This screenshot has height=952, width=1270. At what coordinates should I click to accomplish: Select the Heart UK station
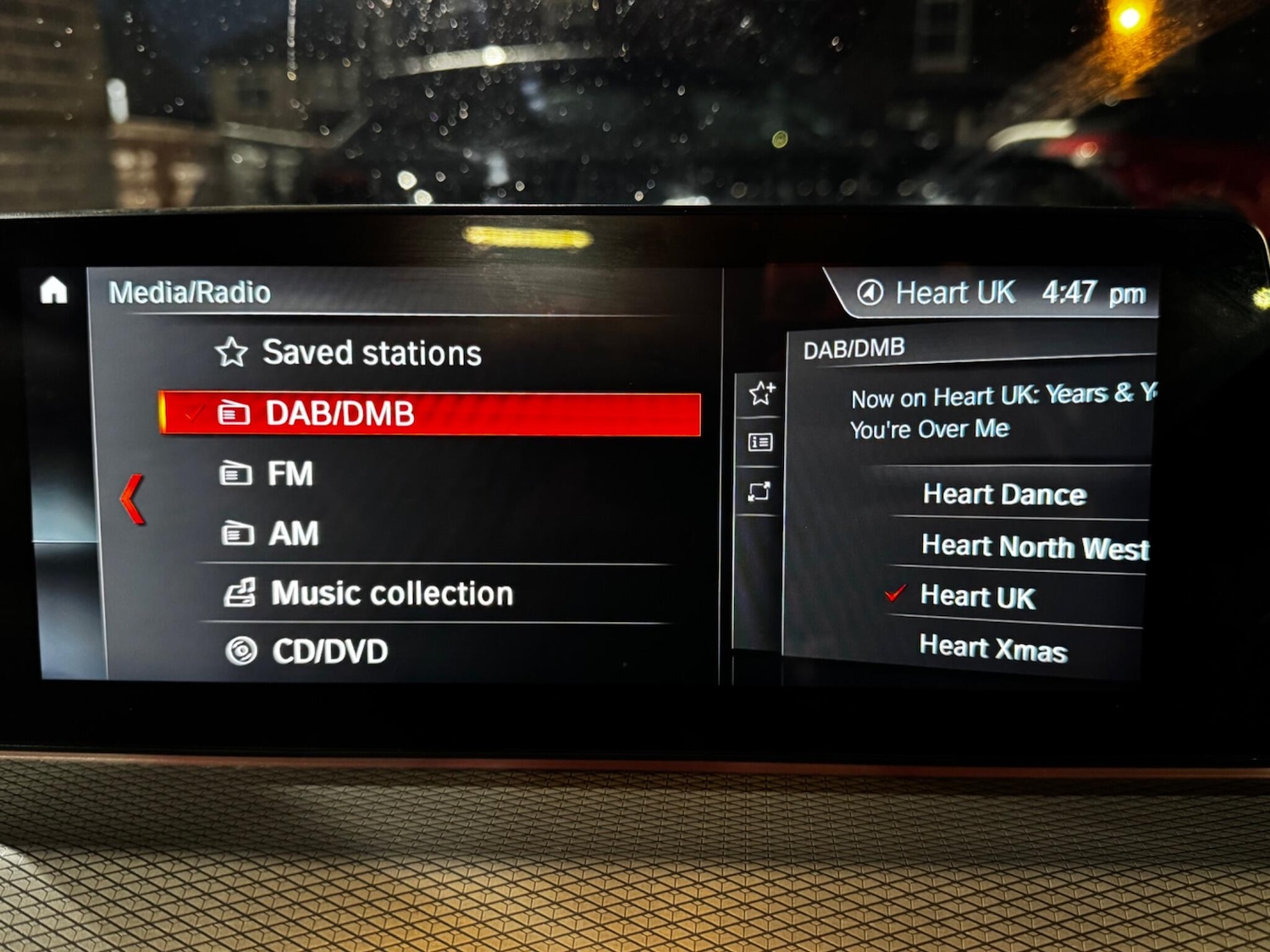pos(977,597)
